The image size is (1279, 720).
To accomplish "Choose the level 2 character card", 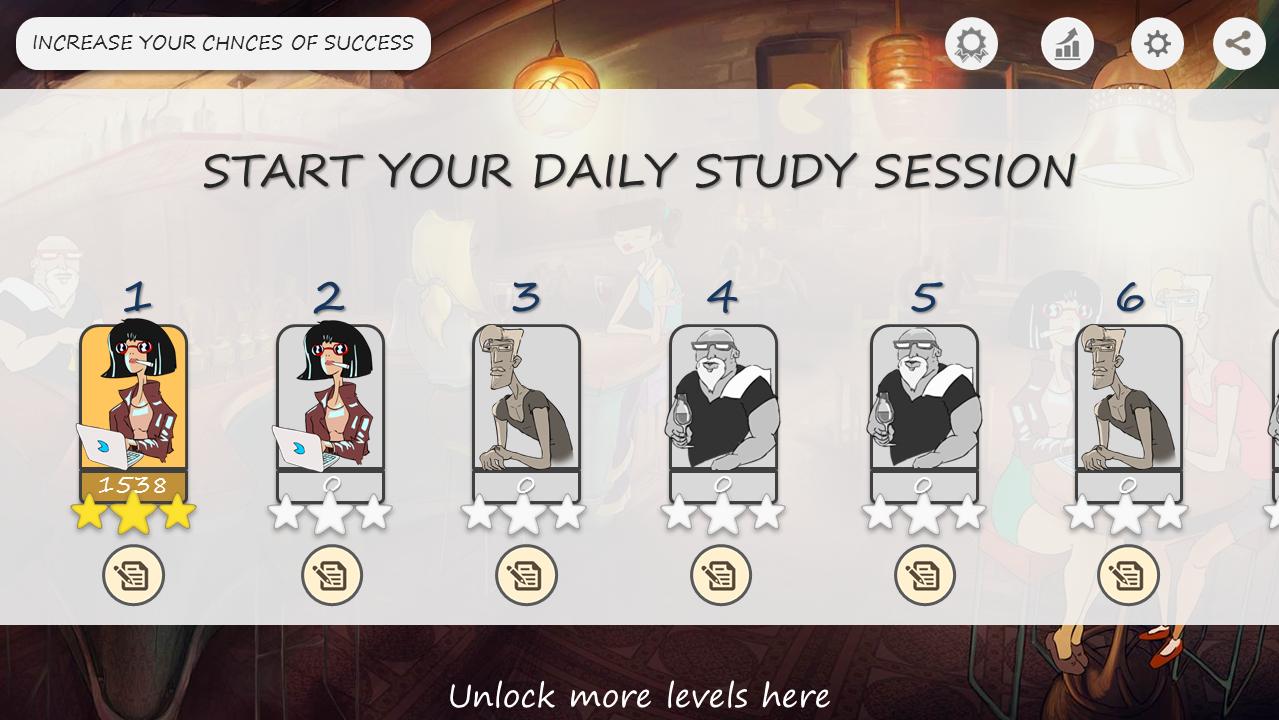I will [330, 410].
